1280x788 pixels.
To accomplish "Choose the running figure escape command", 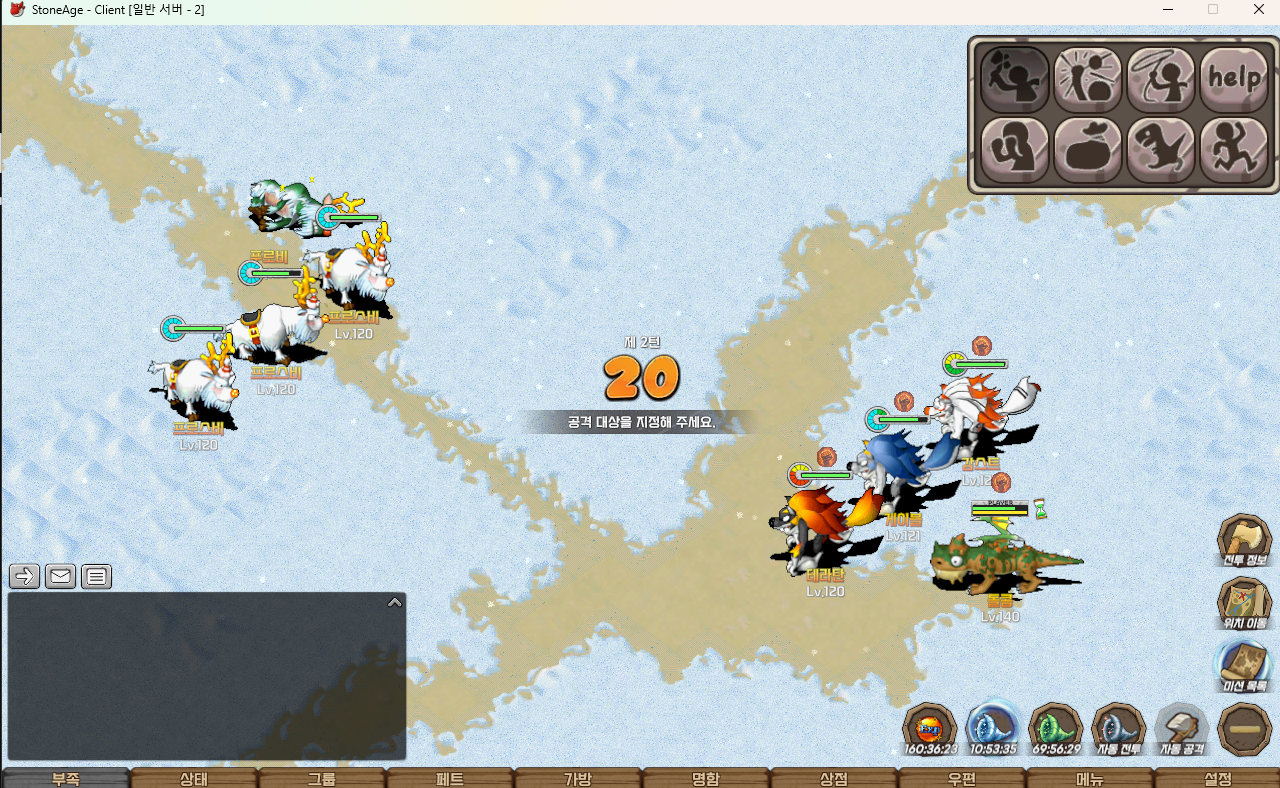I will click(1234, 150).
